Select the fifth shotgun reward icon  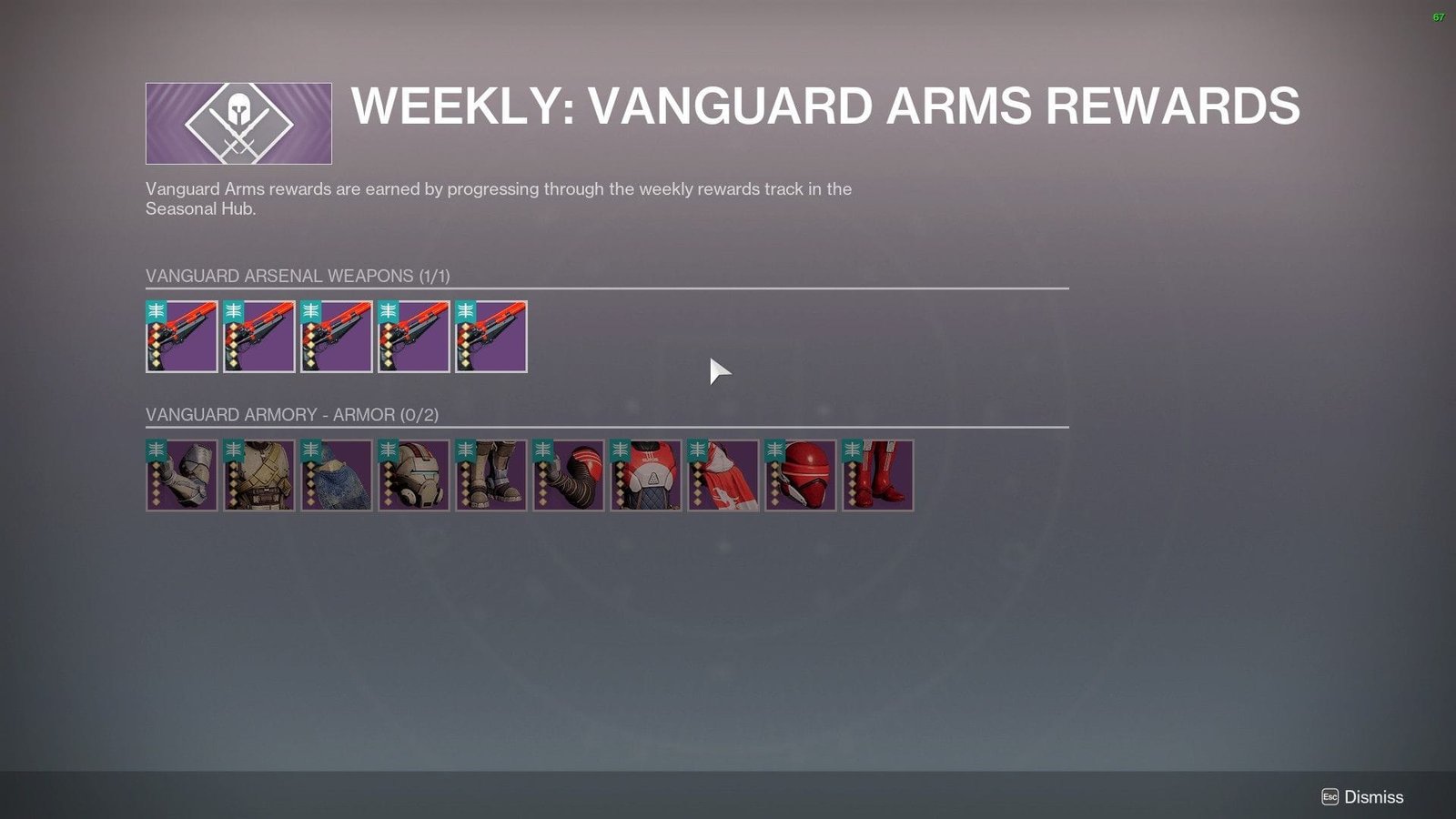490,337
